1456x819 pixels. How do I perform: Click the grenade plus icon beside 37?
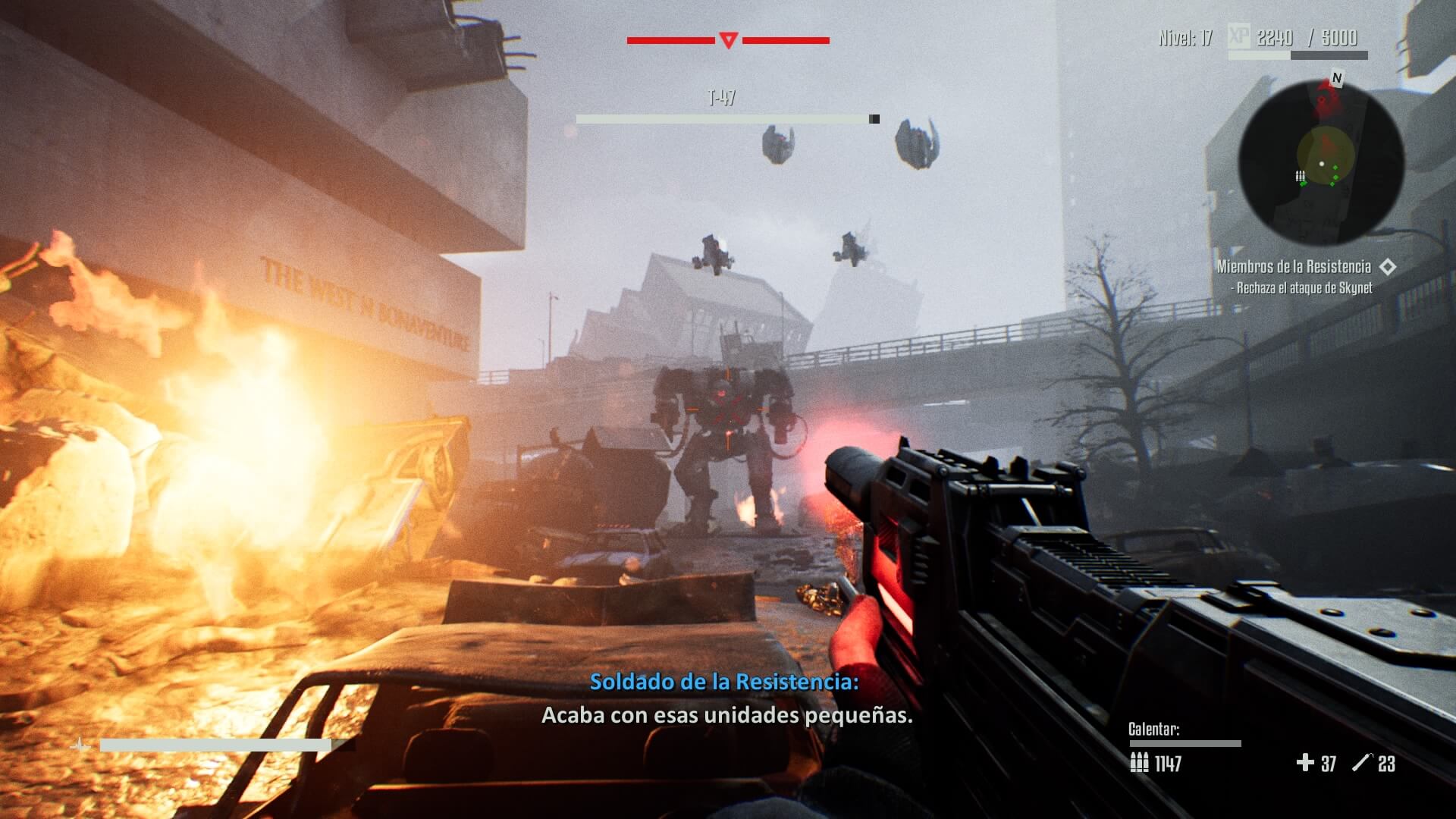[x=1306, y=762]
